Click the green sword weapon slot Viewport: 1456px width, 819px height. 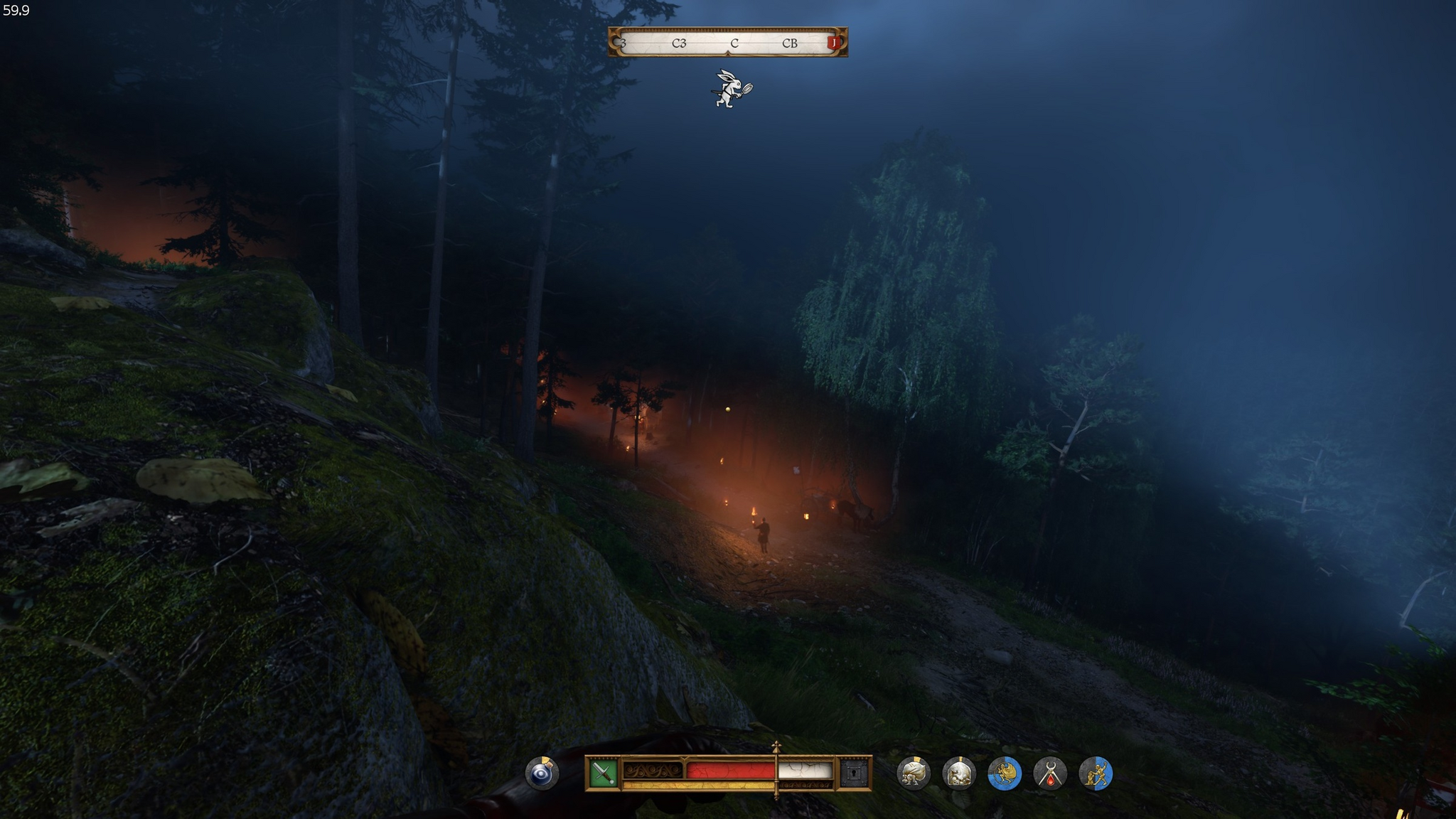[x=603, y=773]
